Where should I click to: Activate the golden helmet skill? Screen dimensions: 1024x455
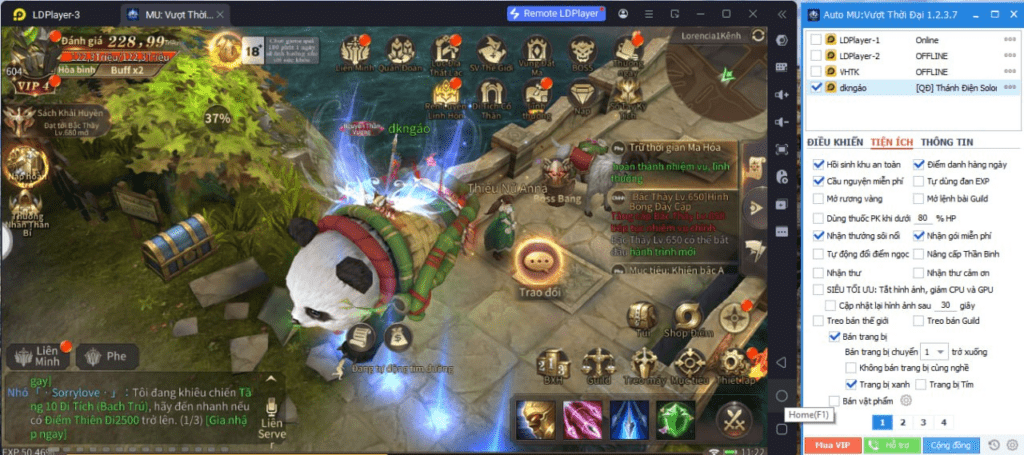[x=535, y=418]
